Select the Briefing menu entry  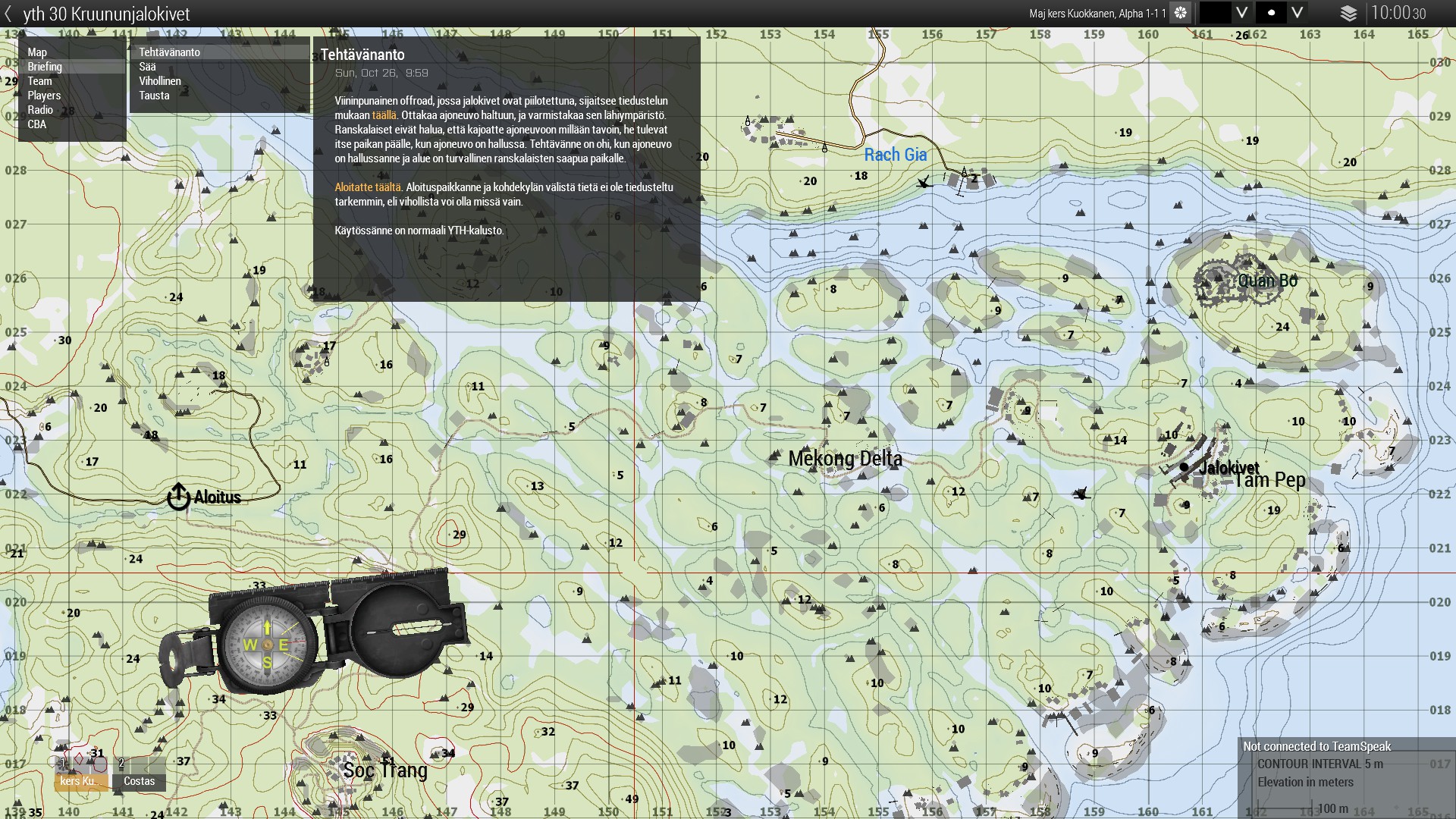[45, 67]
